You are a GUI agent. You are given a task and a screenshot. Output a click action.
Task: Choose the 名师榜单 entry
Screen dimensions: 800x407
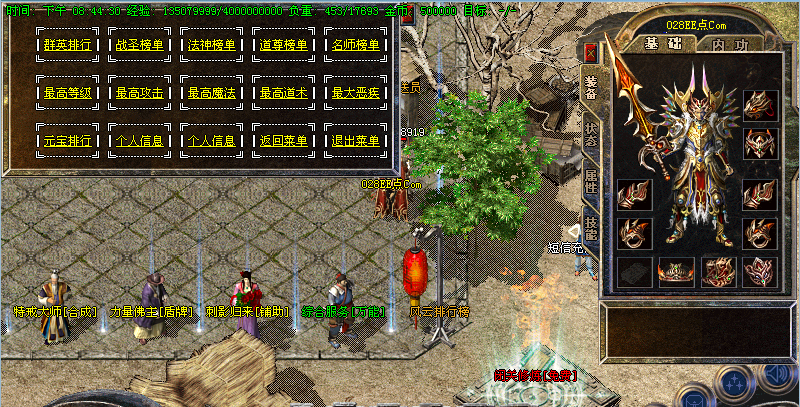[x=356, y=45]
